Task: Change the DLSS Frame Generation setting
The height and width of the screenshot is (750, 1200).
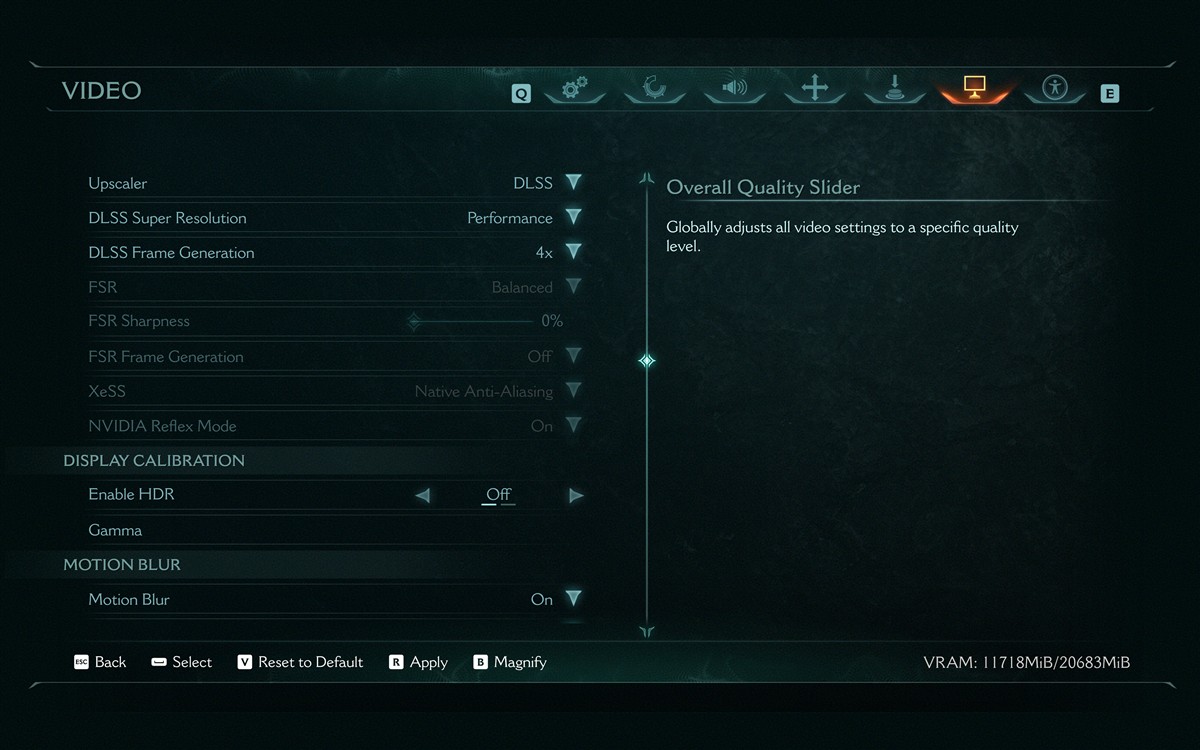Action: (x=573, y=252)
